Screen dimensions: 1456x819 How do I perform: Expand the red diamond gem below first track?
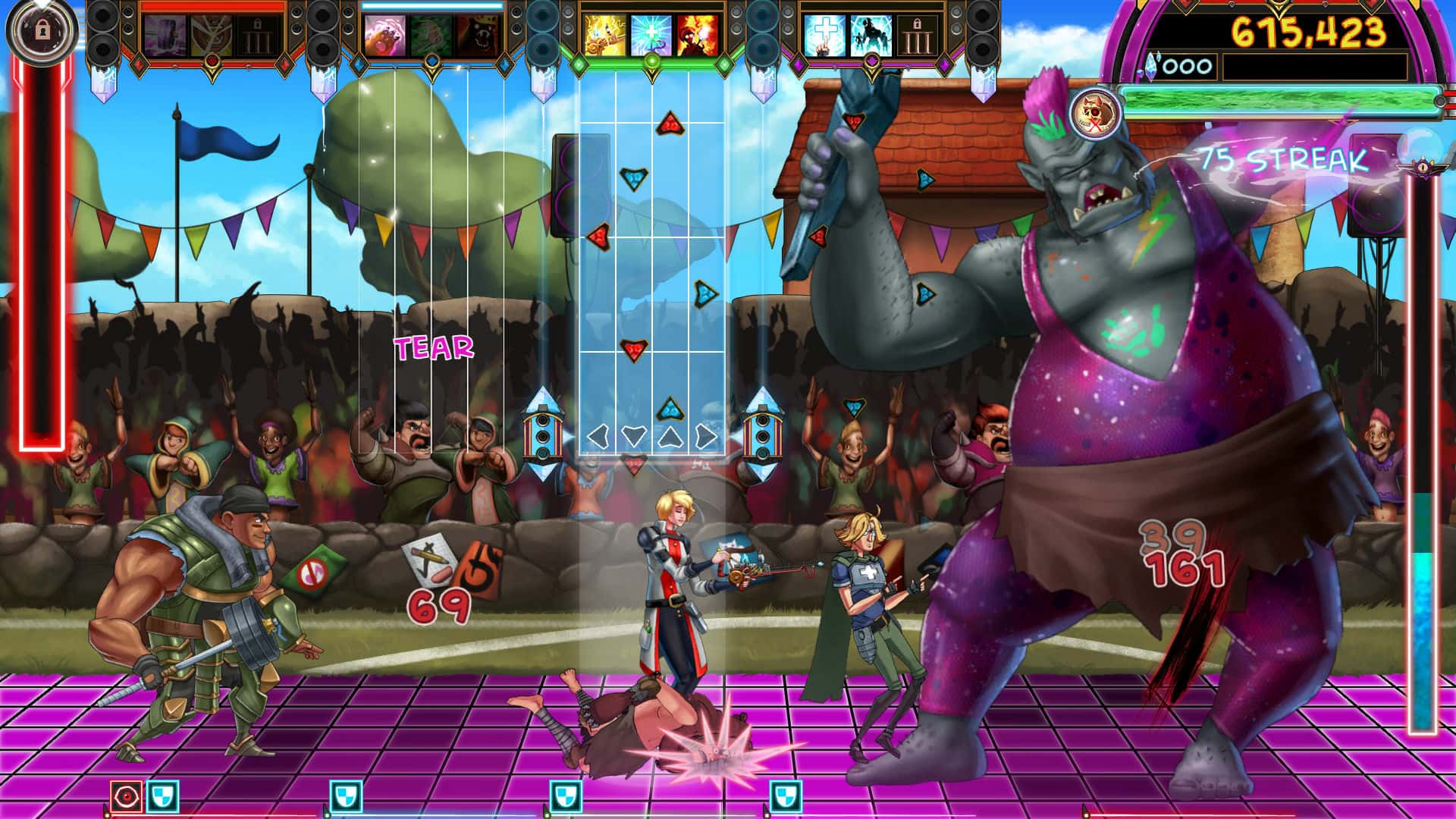213,61
